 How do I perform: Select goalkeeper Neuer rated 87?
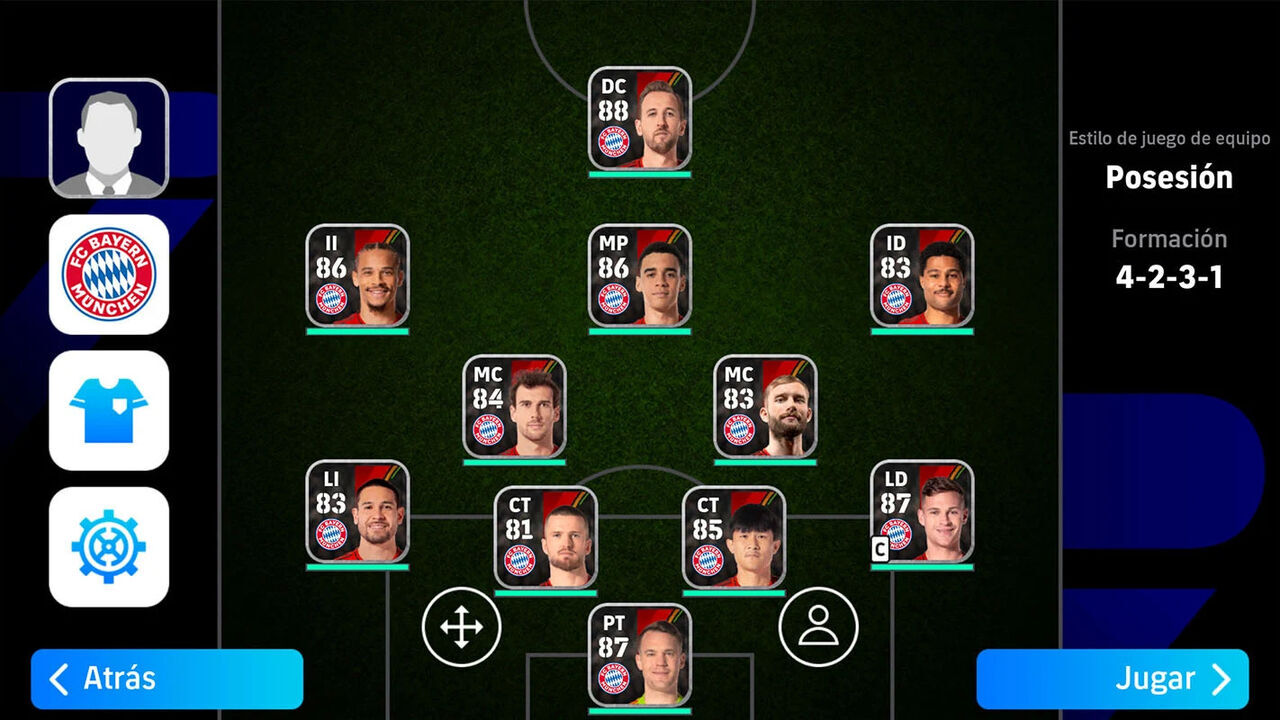[x=640, y=655]
